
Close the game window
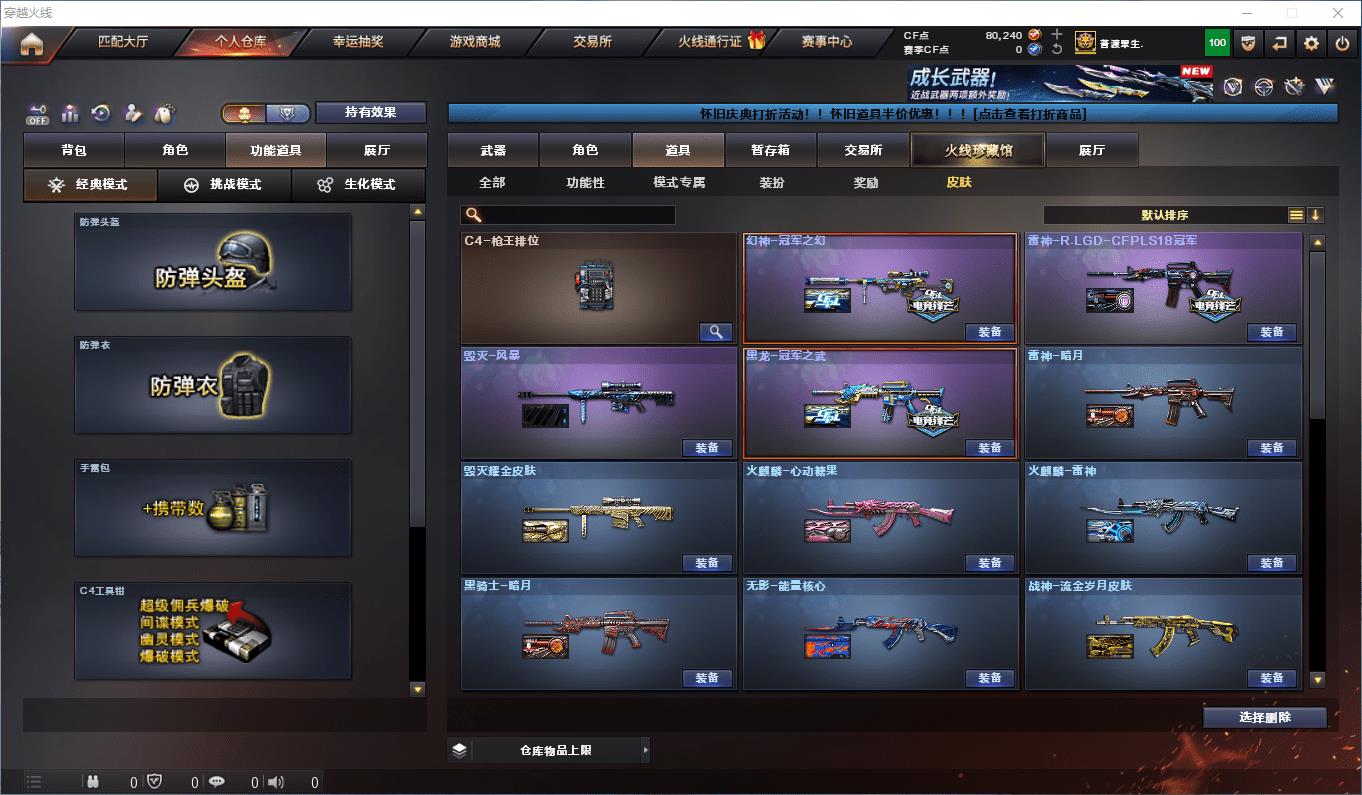(x=1339, y=13)
